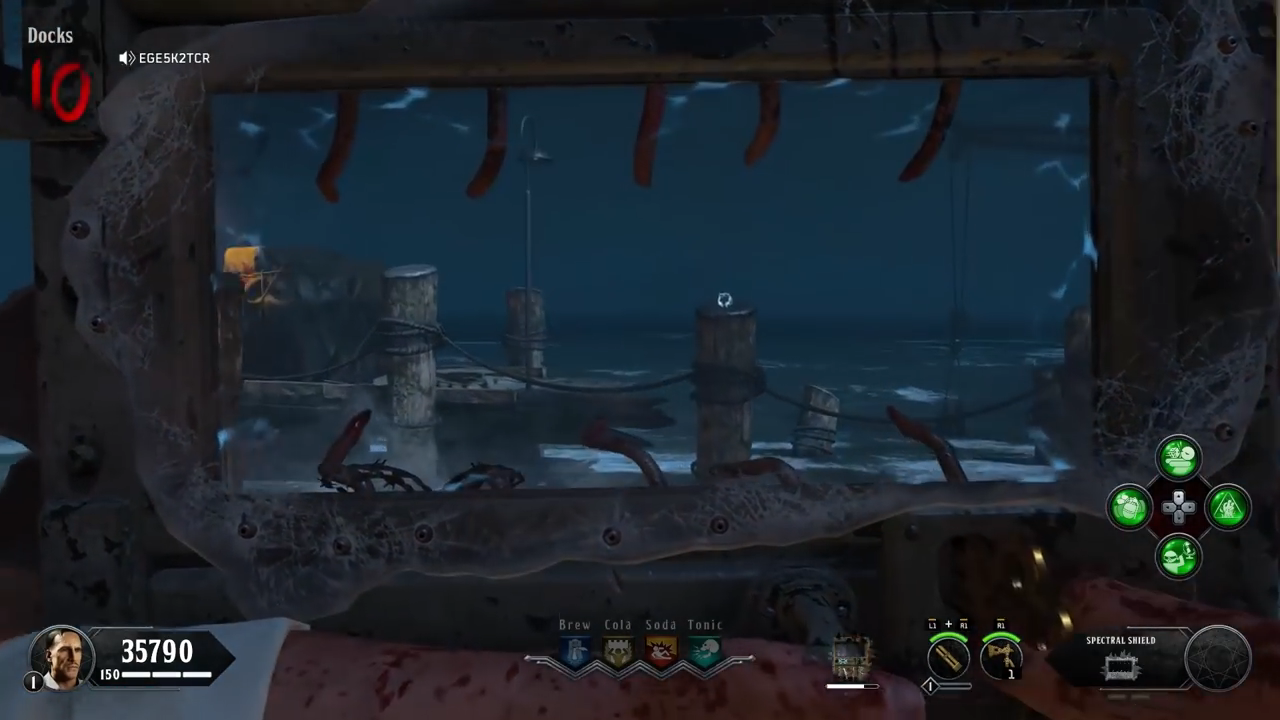Image resolution: width=1280 pixels, height=720 pixels.
Task: Activate the bottom green elixir
Action: tap(1179, 556)
